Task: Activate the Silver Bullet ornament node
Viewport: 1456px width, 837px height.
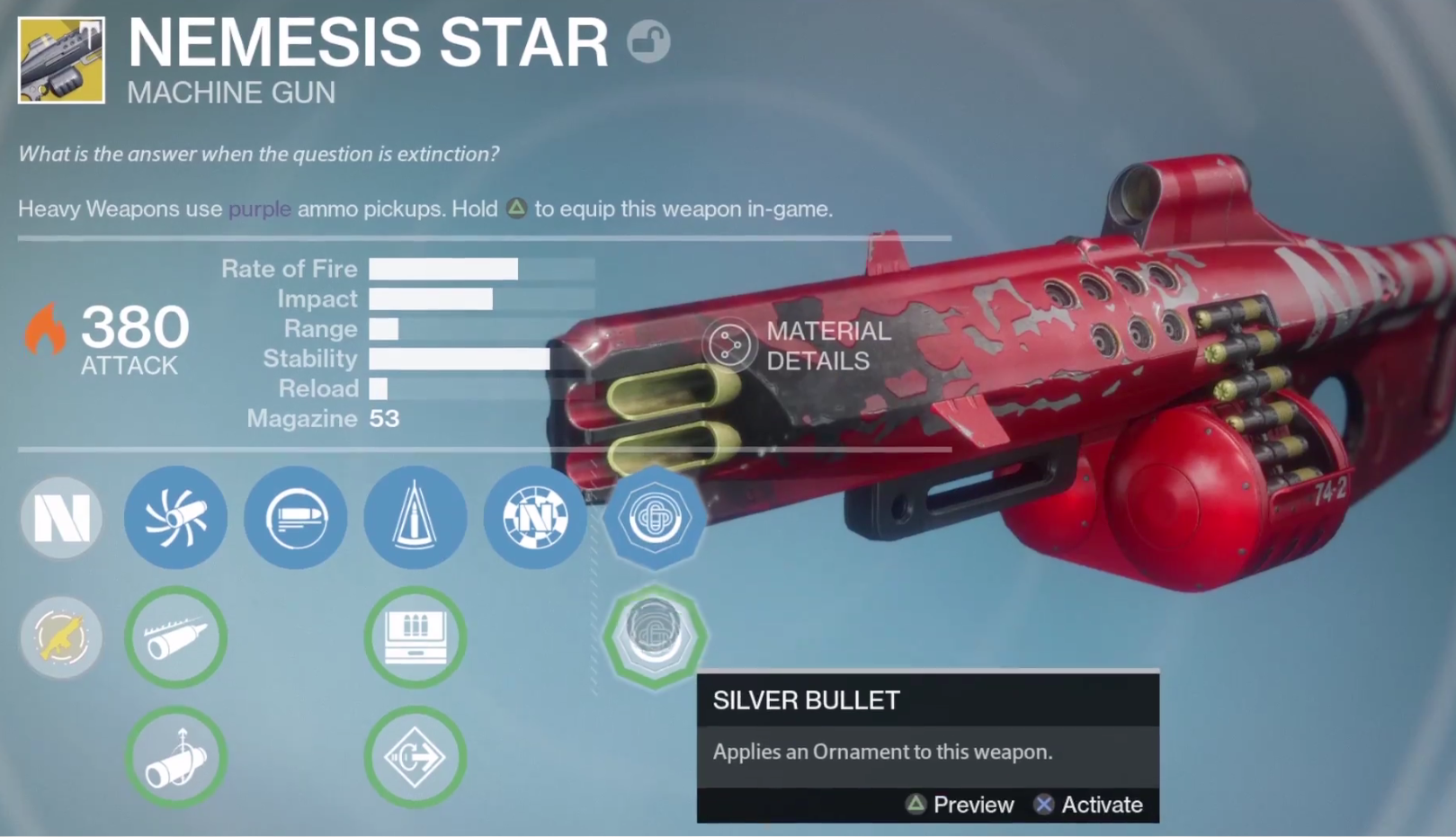Action: point(655,636)
